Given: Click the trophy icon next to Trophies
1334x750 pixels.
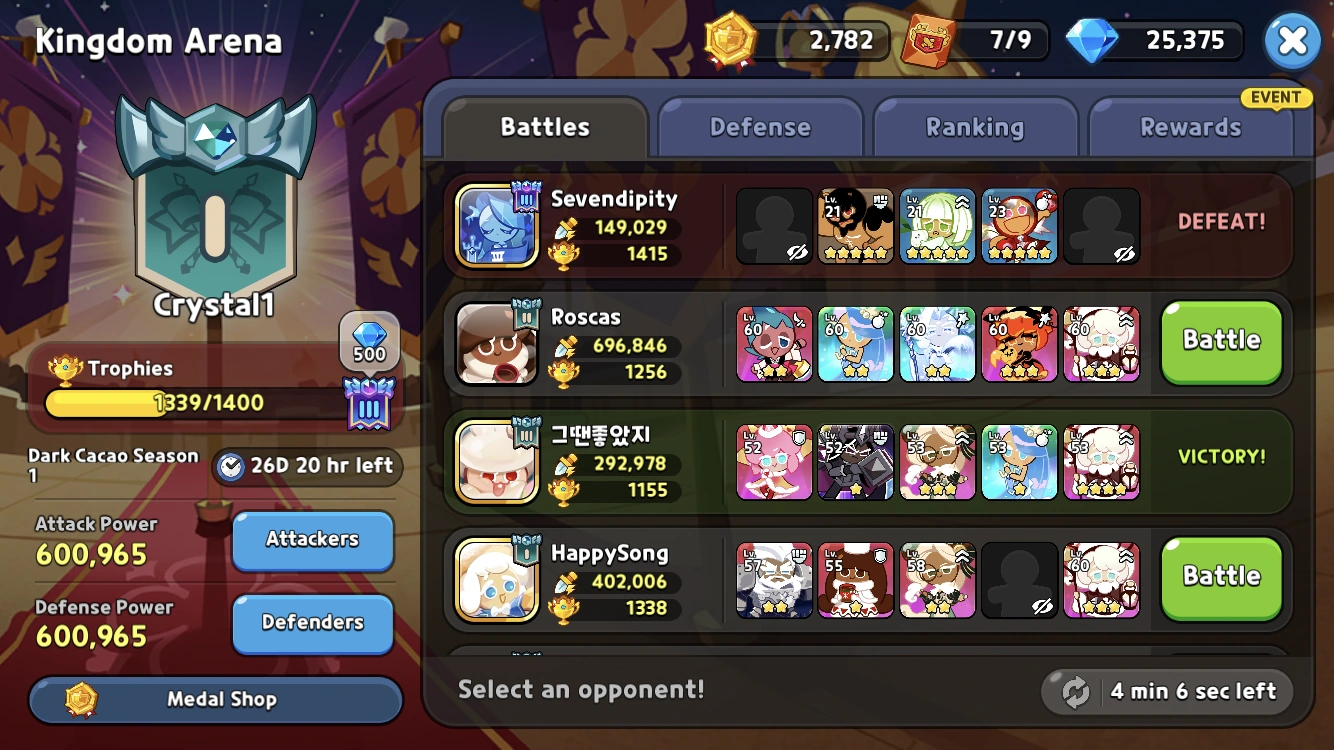Looking at the screenshot, I should coord(63,368).
